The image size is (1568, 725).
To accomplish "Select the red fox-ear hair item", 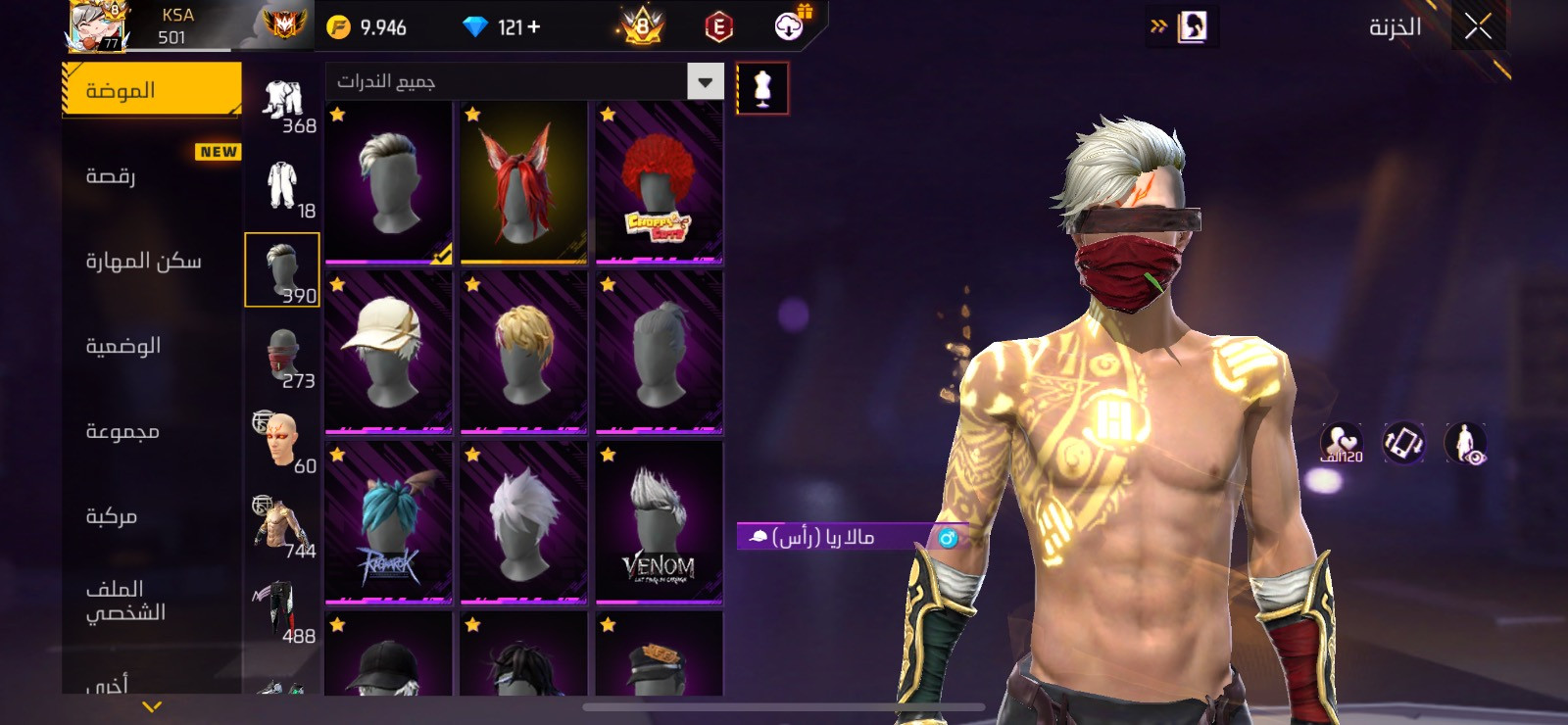I will 523,183.
